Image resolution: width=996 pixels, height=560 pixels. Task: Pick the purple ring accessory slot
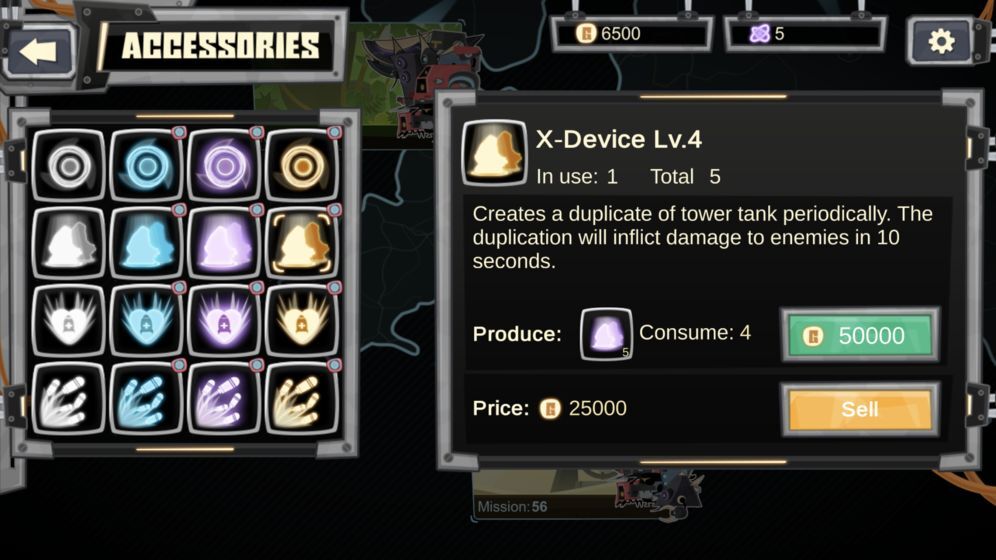tap(224, 166)
